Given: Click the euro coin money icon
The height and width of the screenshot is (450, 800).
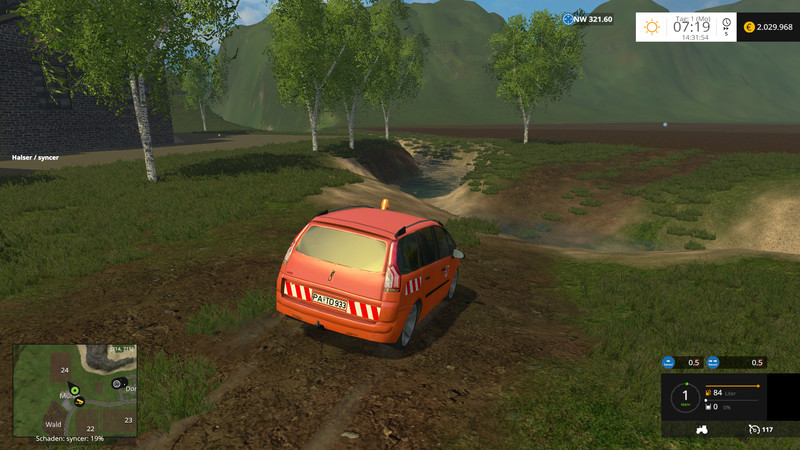Looking at the screenshot, I should click(749, 26).
